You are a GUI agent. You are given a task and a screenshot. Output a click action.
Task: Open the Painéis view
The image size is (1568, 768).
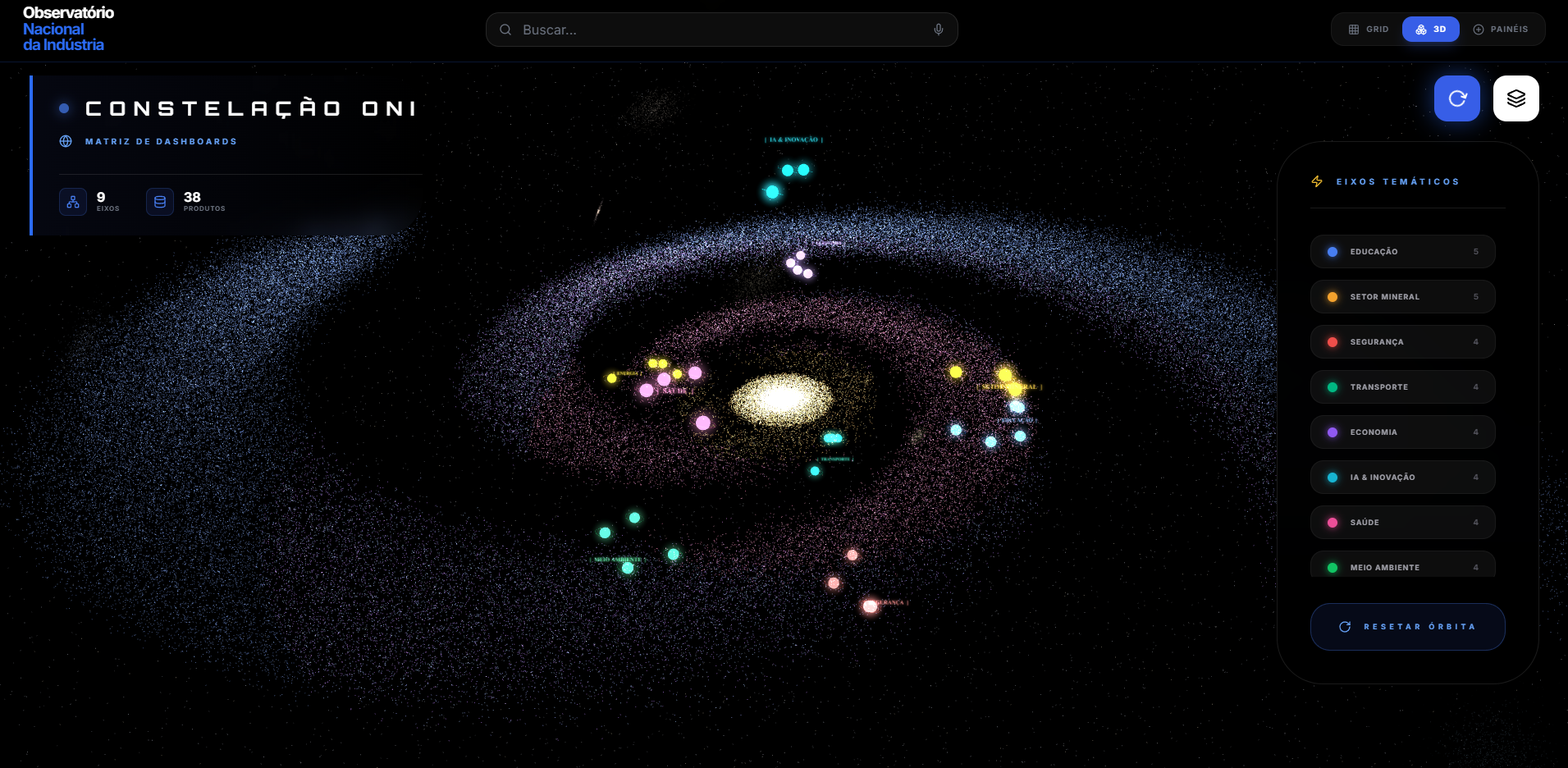pos(1501,30)
